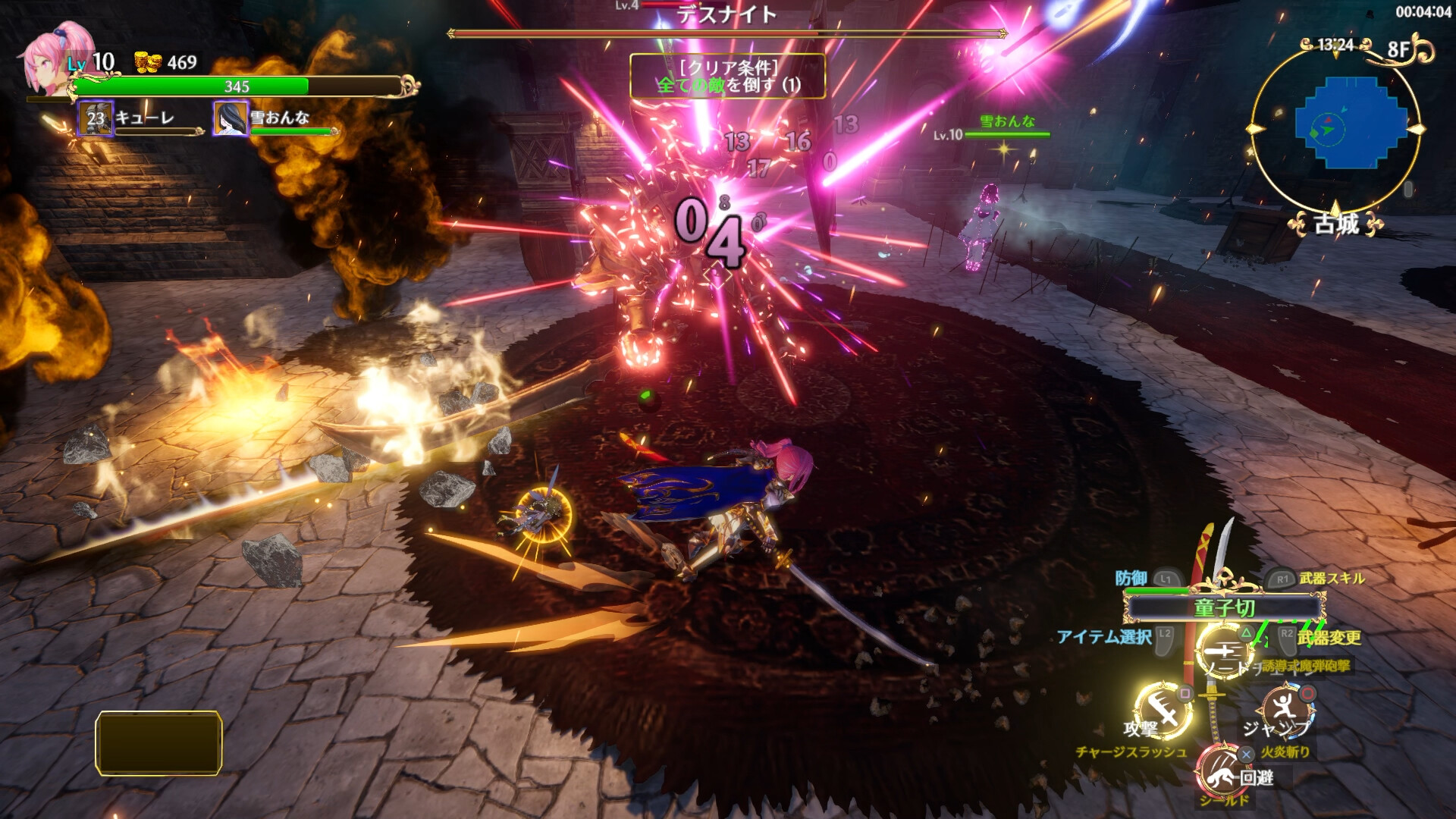This screenshot has height=819, width=1456.
Task: Click the アイテム選択 item select label
Action: [x=1104, y=637]
